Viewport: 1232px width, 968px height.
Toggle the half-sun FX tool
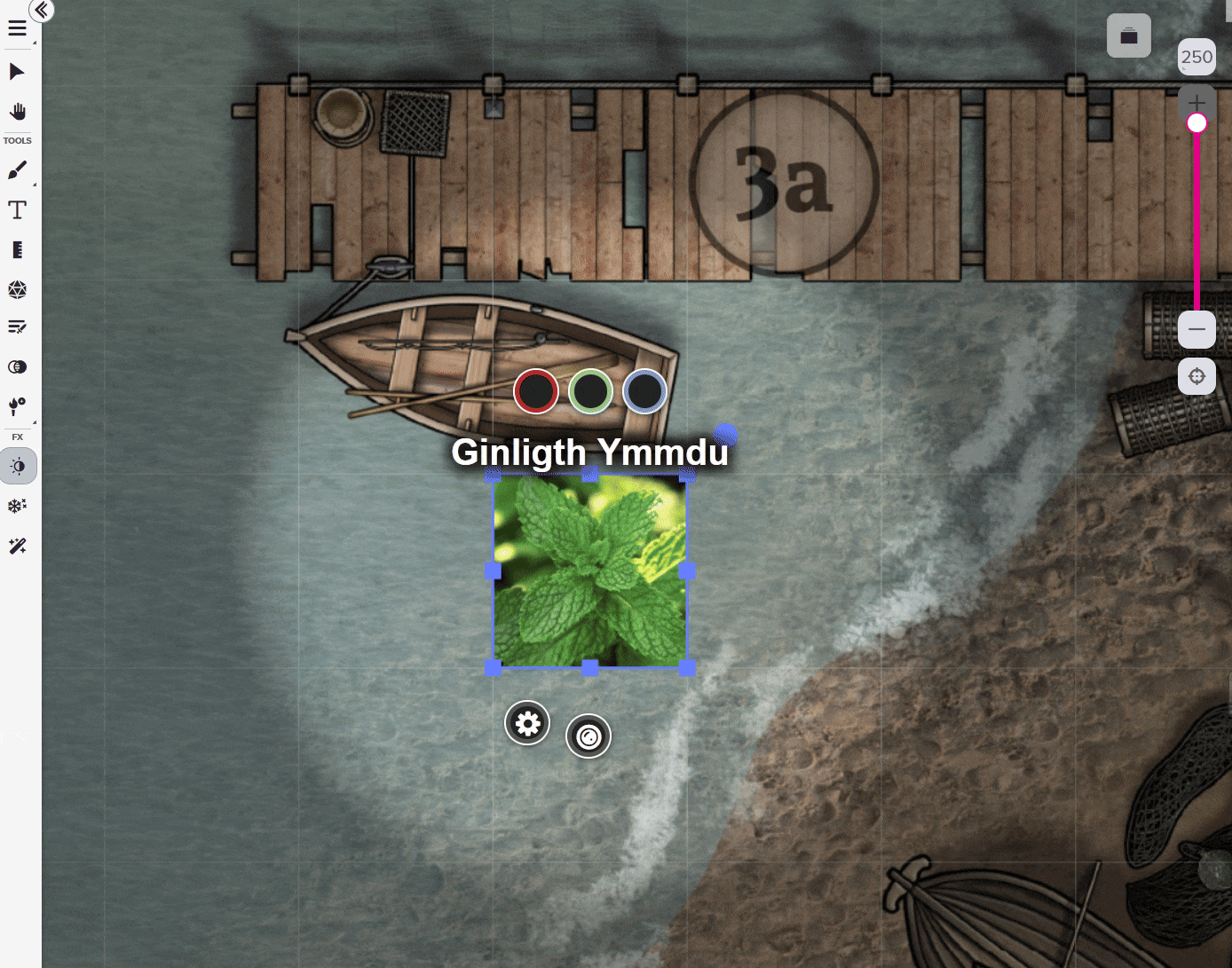point(18,467)
